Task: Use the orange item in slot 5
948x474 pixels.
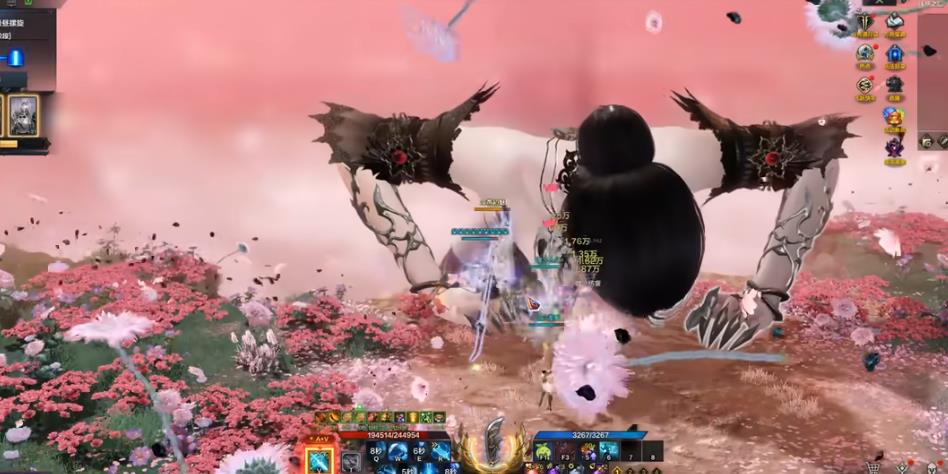Action: (588, 453)
